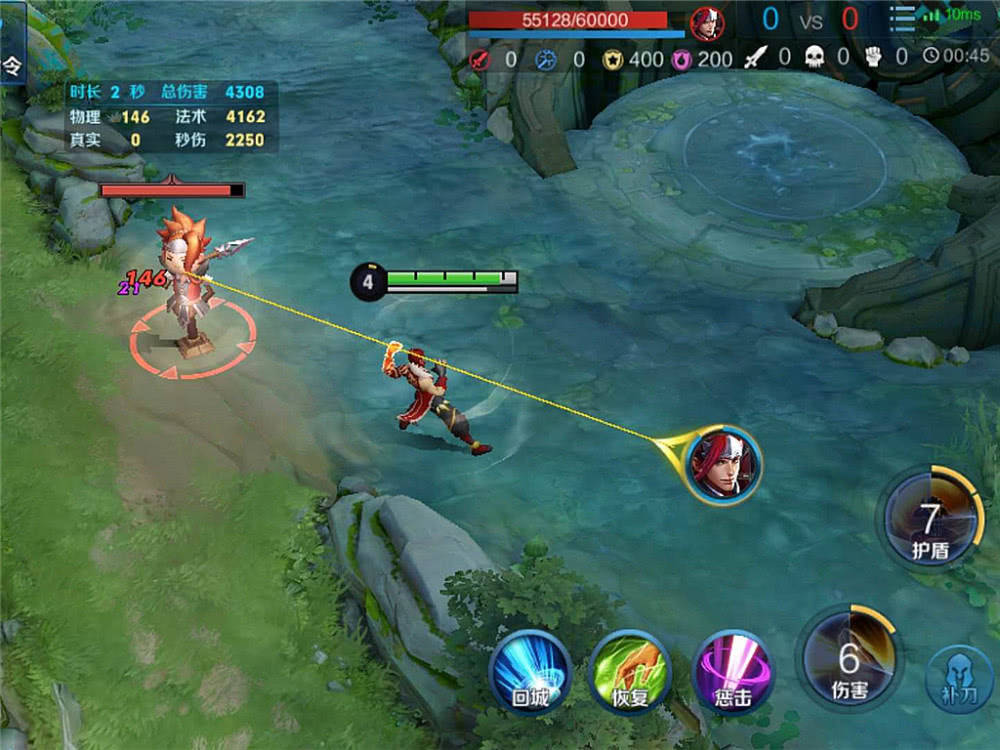Open the scoreboard showing 0 vs 0

click(809, 19)
